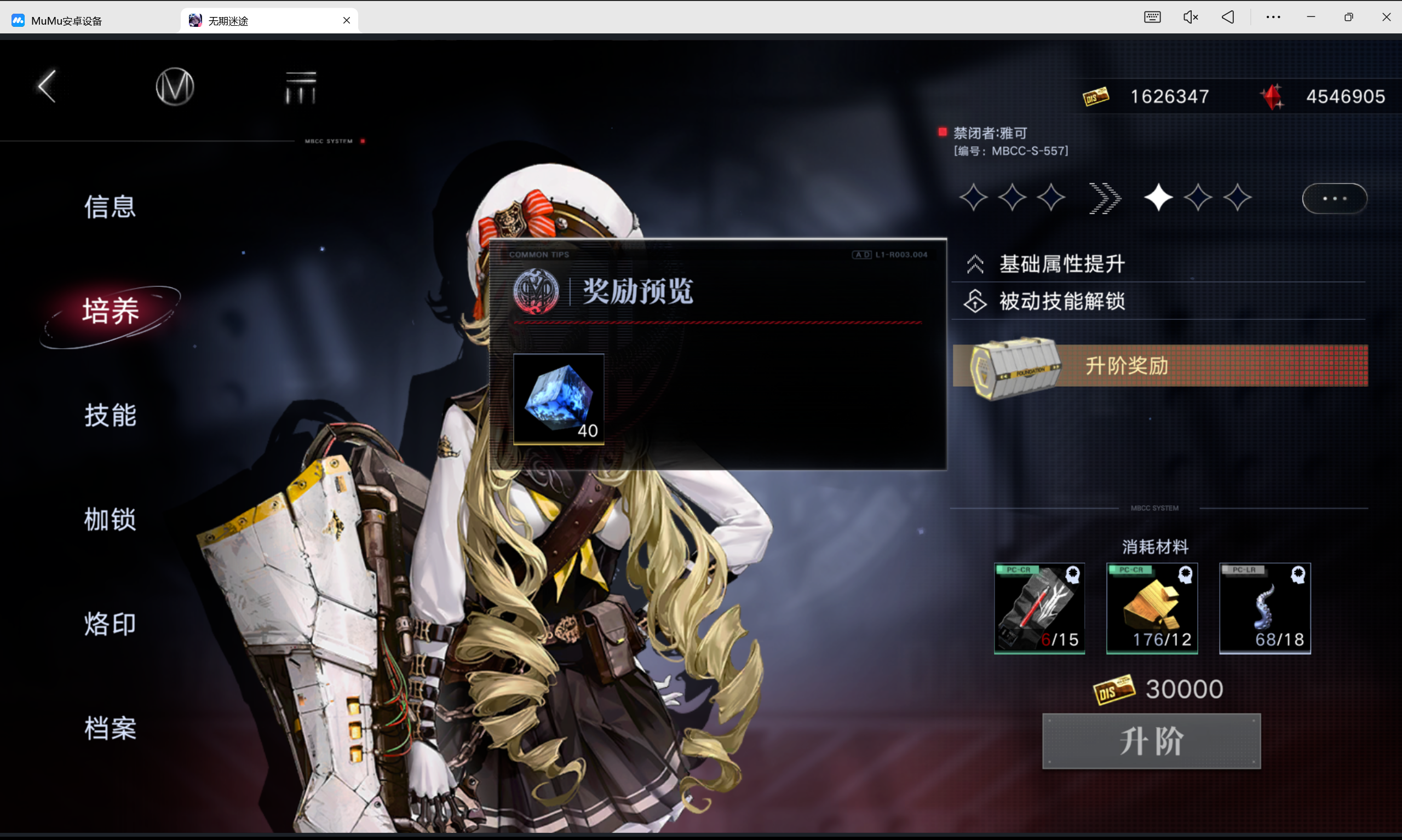1402x840 pixels.
Task: Click the back arrow in the top-left corner
Action: 47,85
